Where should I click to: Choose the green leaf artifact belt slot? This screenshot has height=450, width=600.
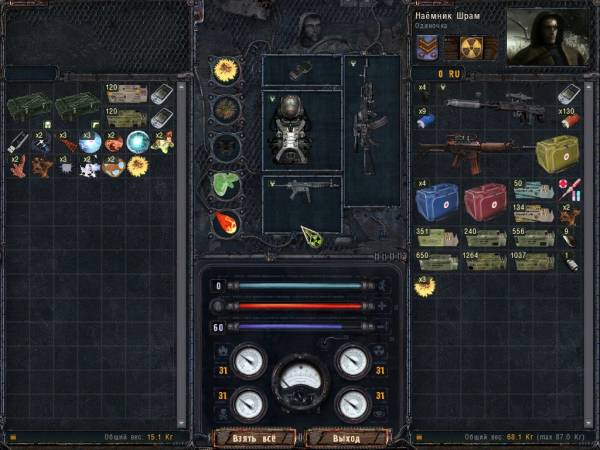click(224, 183)
